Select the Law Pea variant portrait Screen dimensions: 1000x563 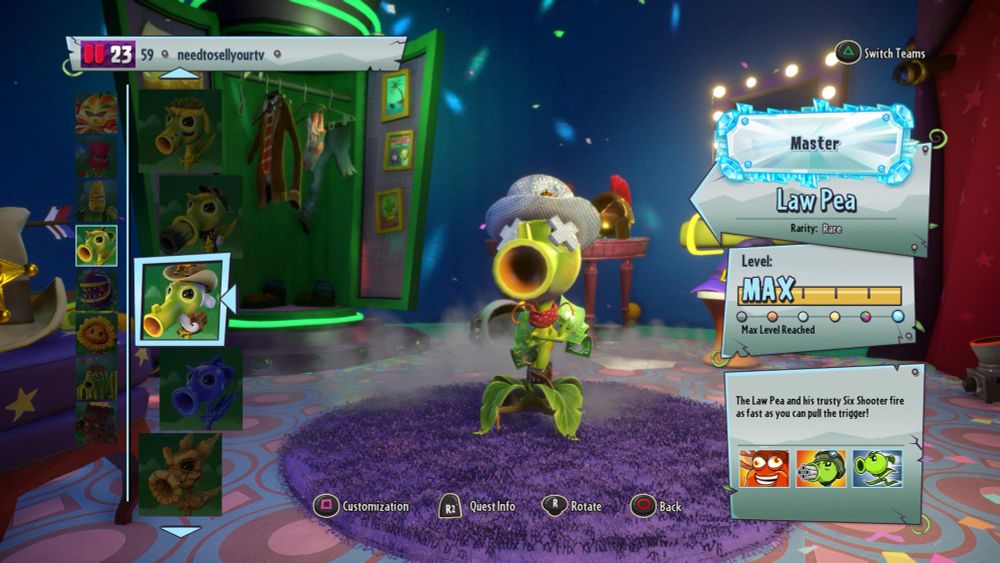point(181,300)
